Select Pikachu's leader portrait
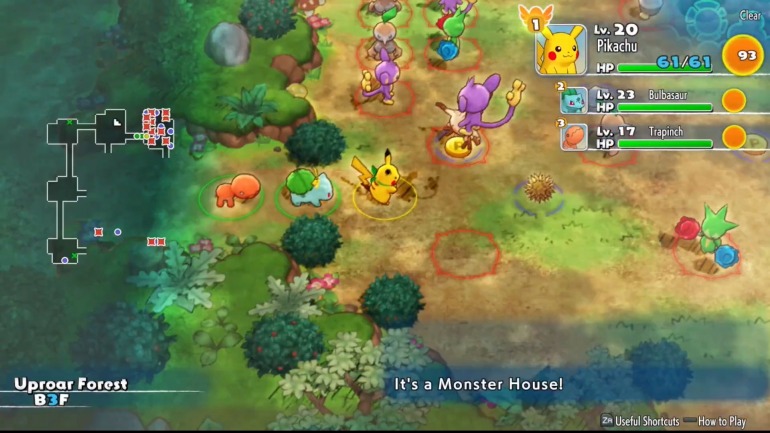The width and height of the screenshot is (770, 433). [561, 50]
